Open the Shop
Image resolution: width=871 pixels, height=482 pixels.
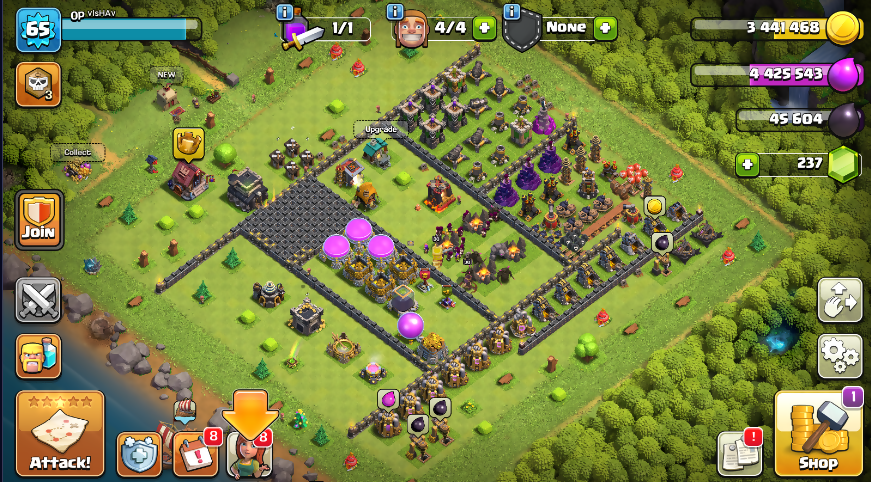coord(818,433)
